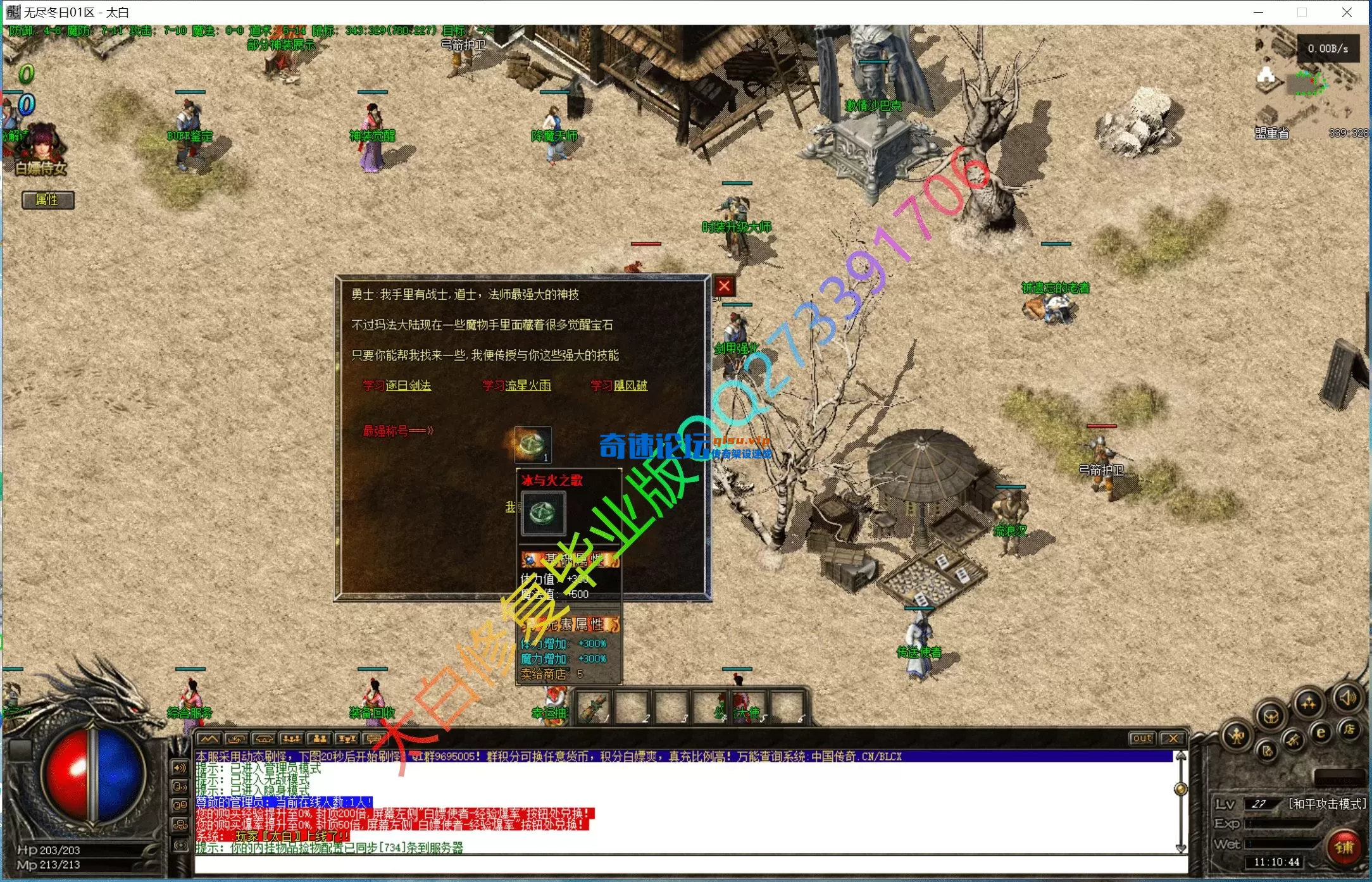Click the 'out' toggle above the chat log
Screen dimensions: 1372x882
(x=1142, y=738)
